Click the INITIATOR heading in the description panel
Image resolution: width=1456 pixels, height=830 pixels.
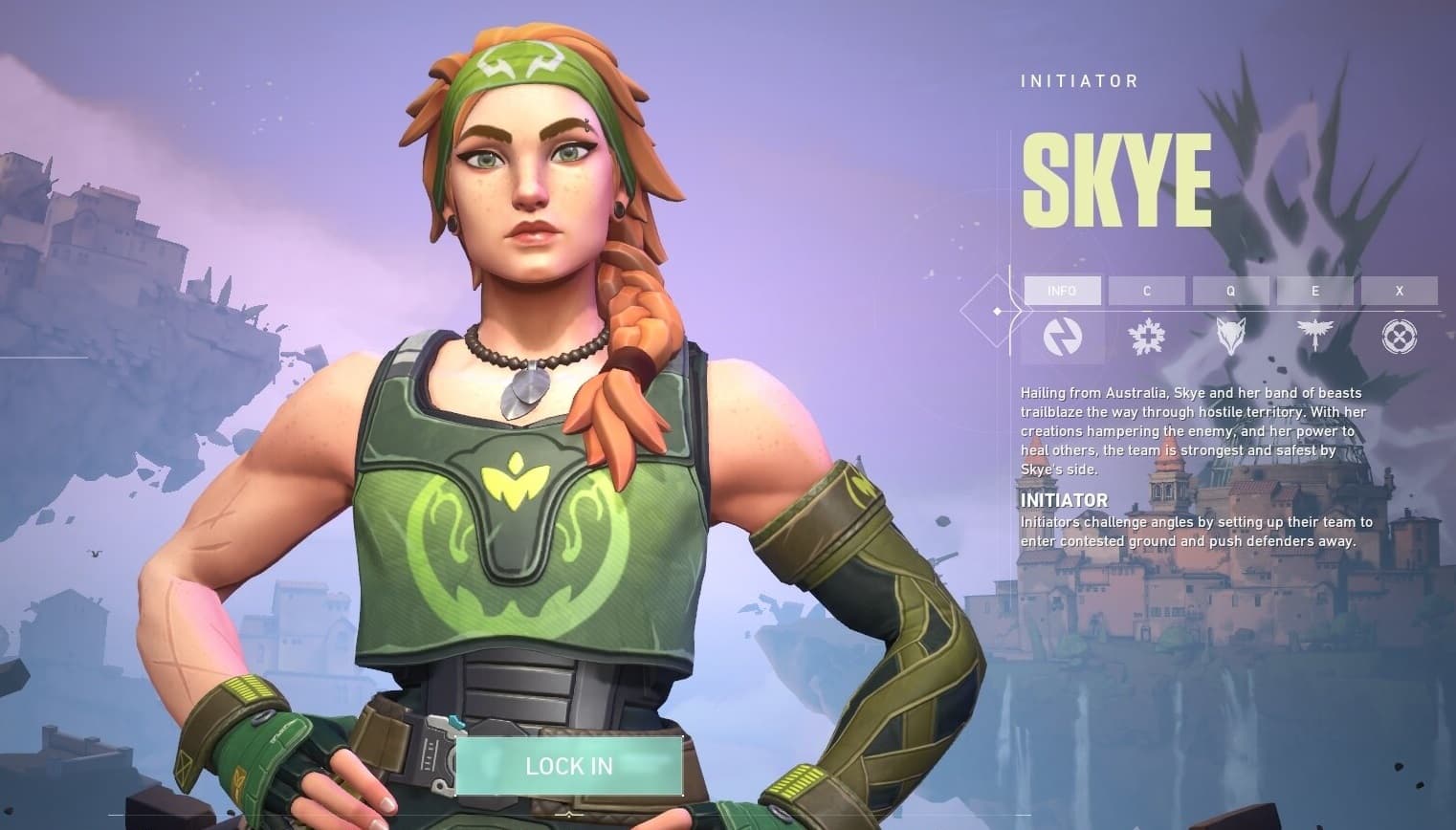click(1062, 500)
